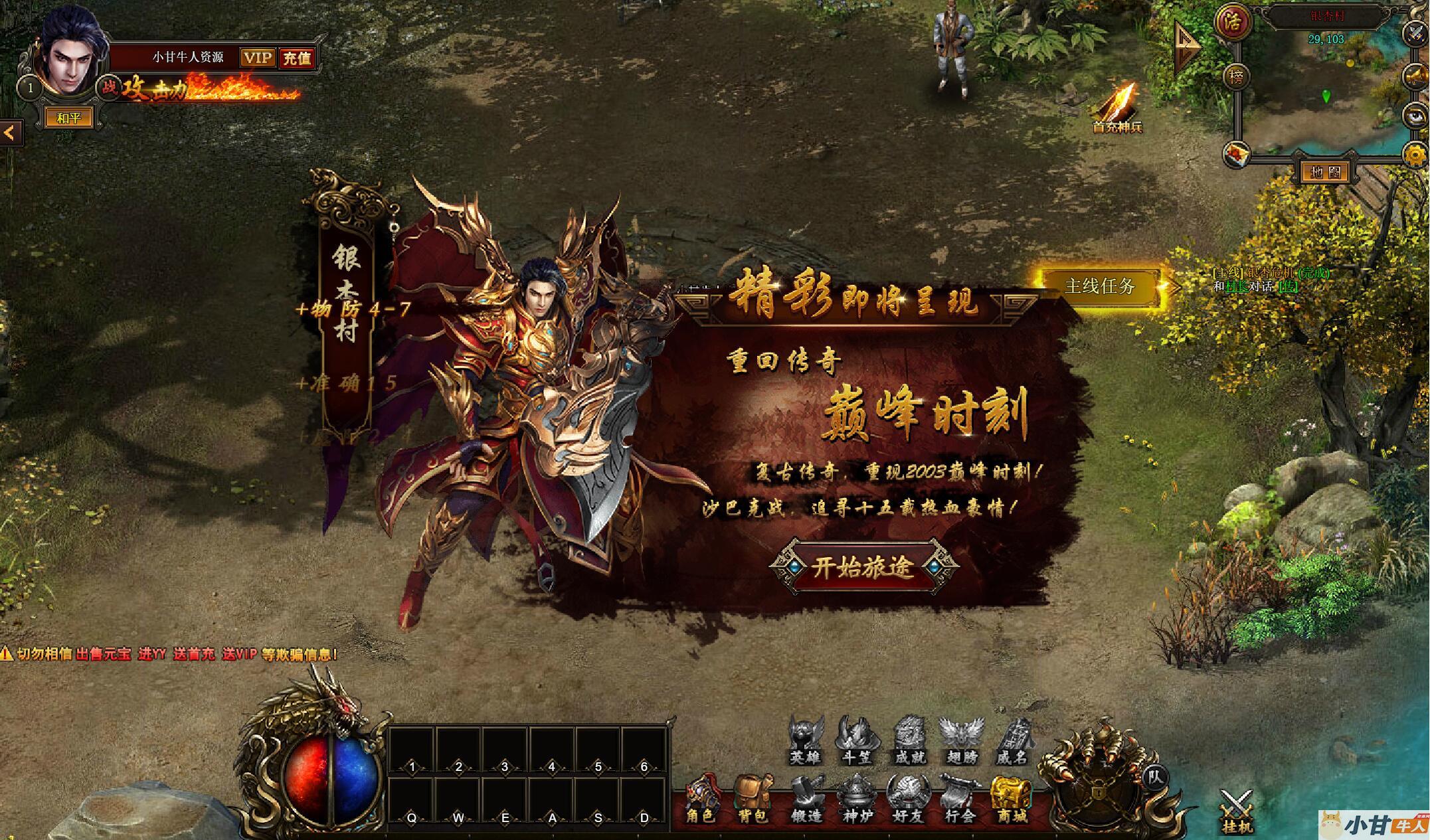Image resolution: width=1430 pixels, height=840 pixels.
Task: Open the 地图 map button
Action: click(x=1325, y=173)
